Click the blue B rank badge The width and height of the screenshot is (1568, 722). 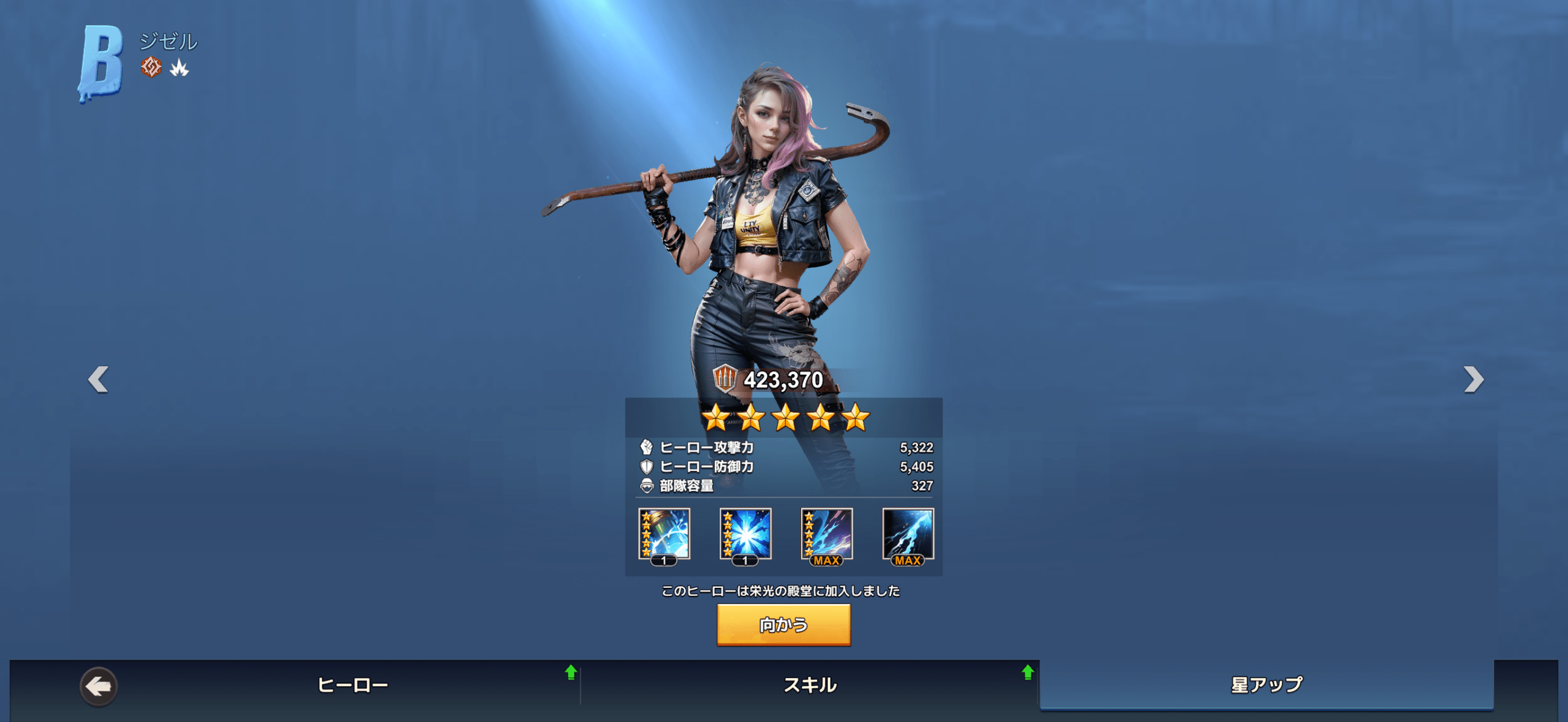click(100, 62)
